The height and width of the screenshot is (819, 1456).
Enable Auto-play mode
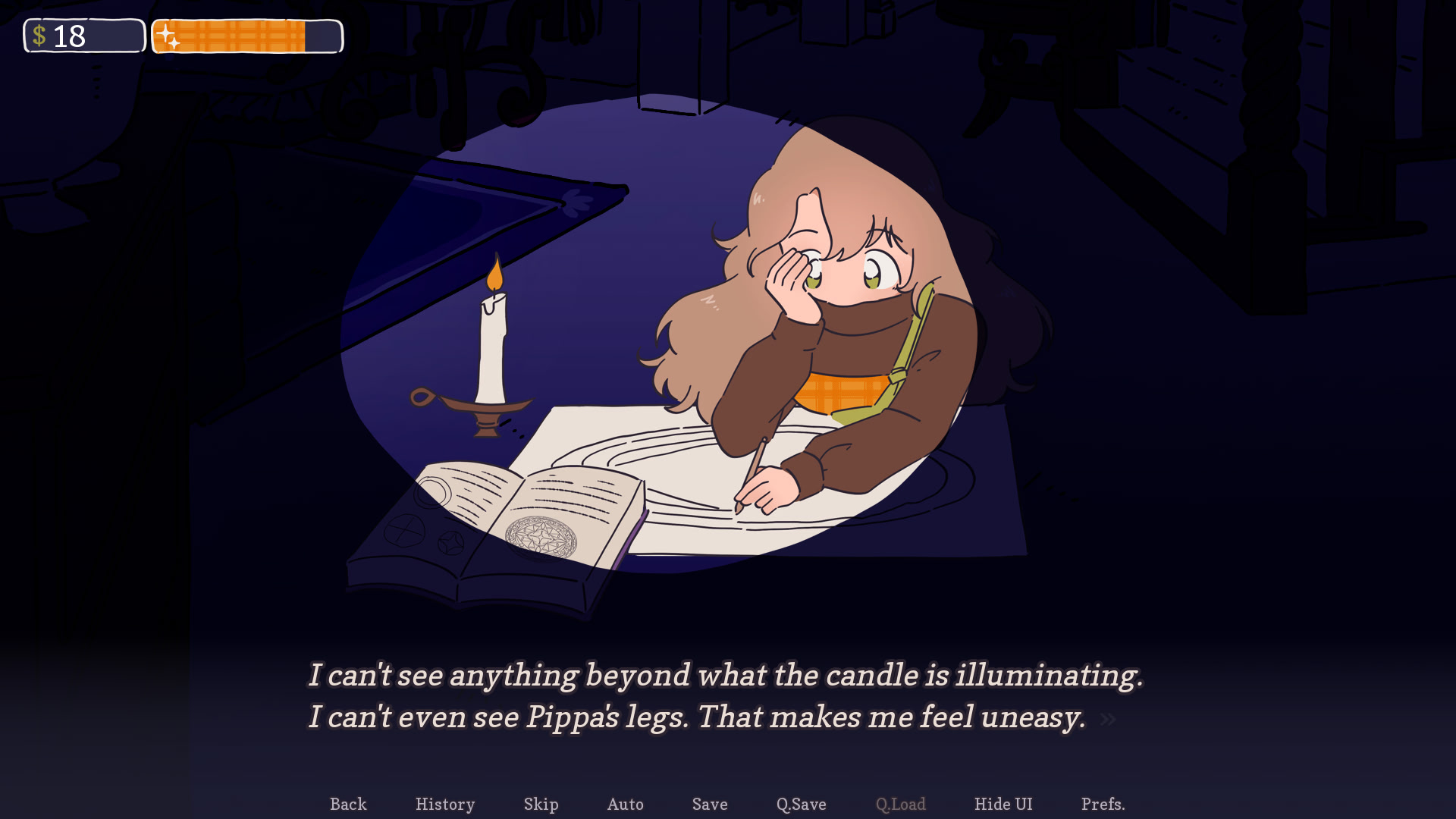click(625, 804)
